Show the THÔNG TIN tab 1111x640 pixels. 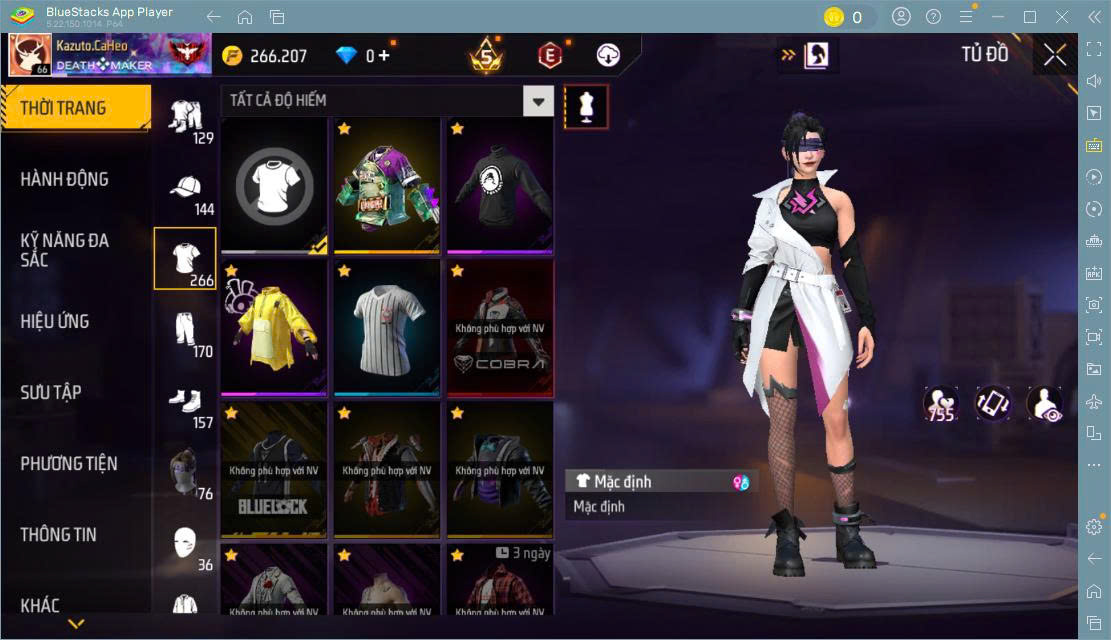[59, 534]
